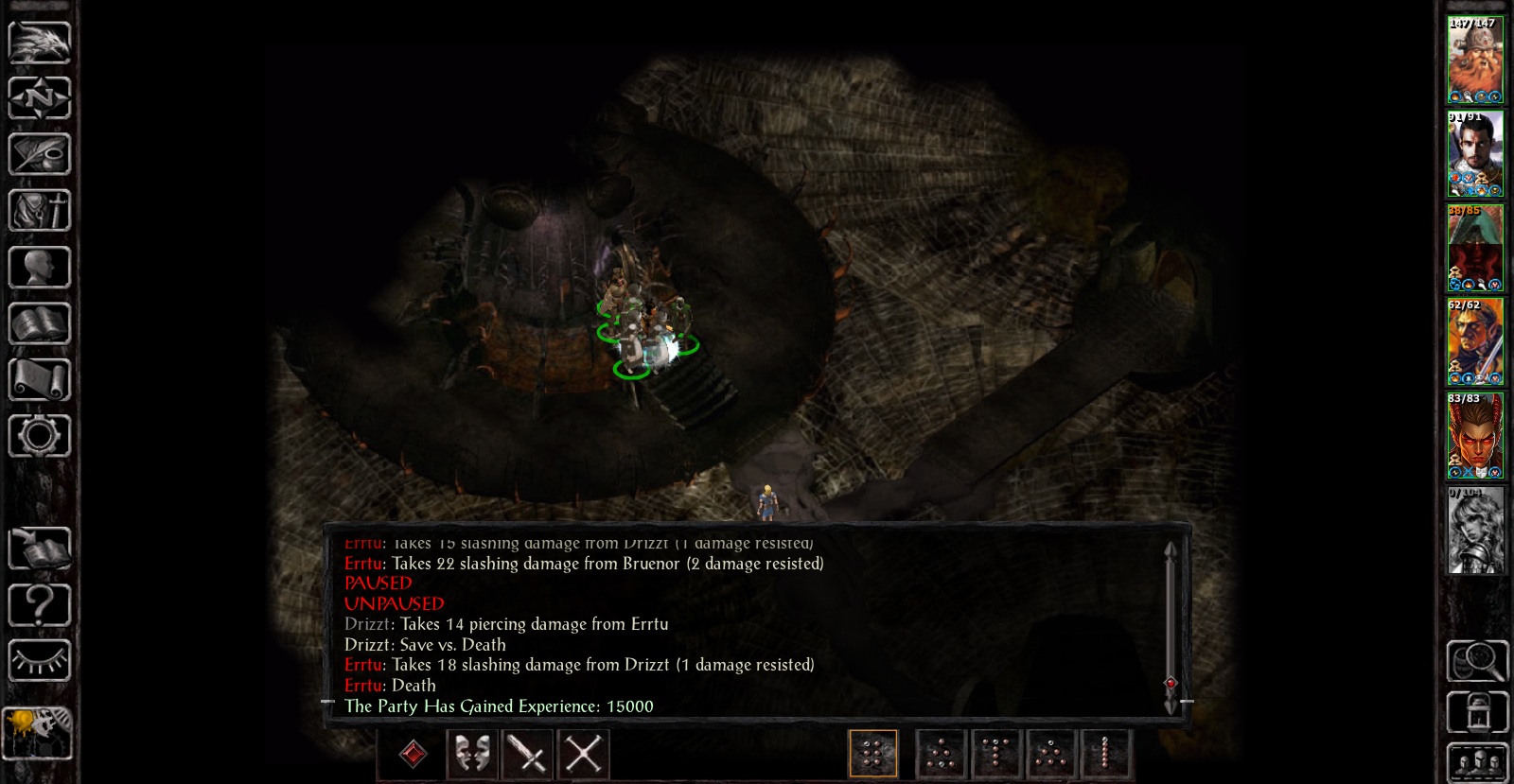This screenshot has width=1514, height=784.
Task: Open the mage spellbook
Action: 40,323
